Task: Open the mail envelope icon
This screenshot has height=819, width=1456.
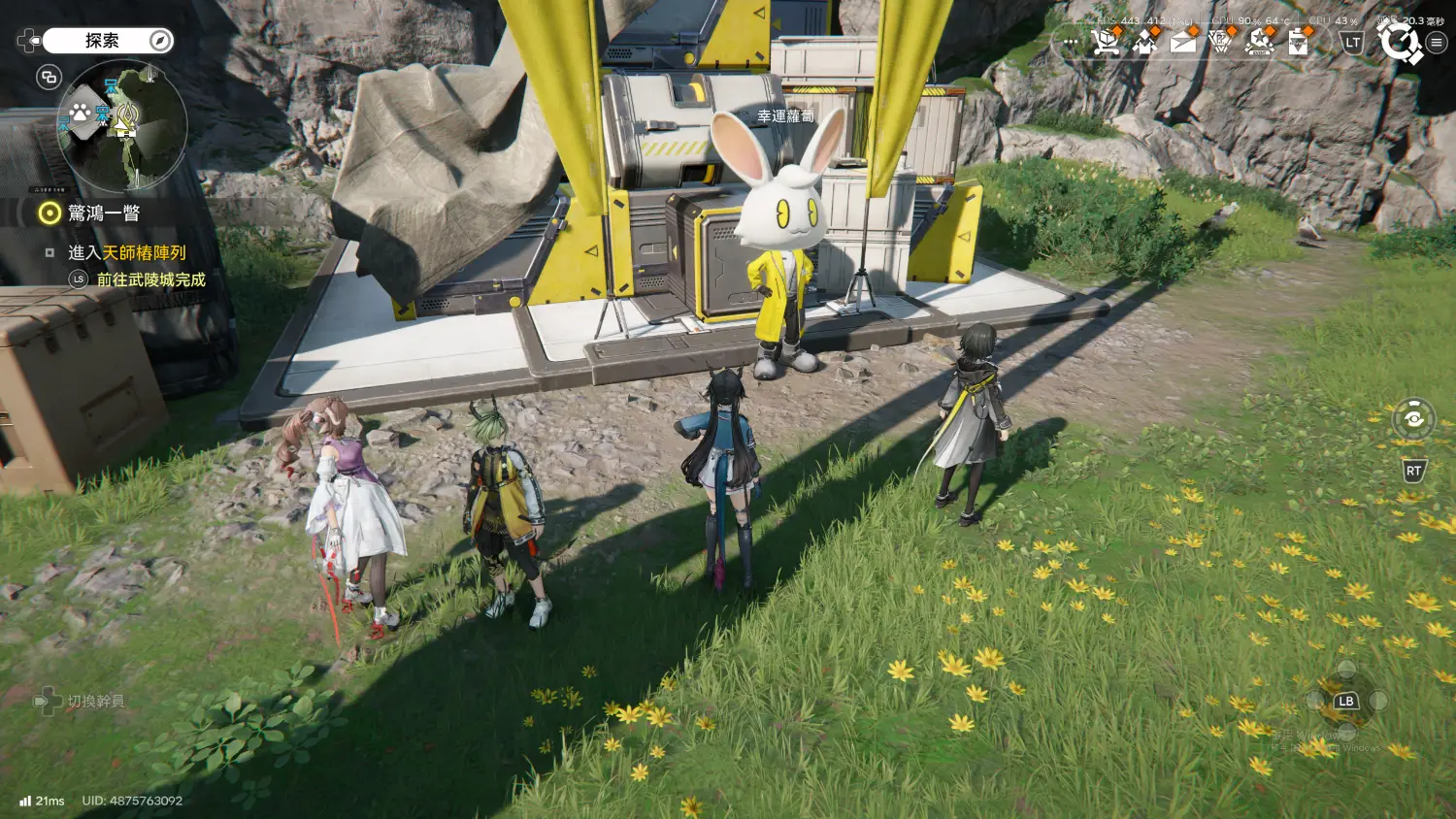Action: [1183, 42]
